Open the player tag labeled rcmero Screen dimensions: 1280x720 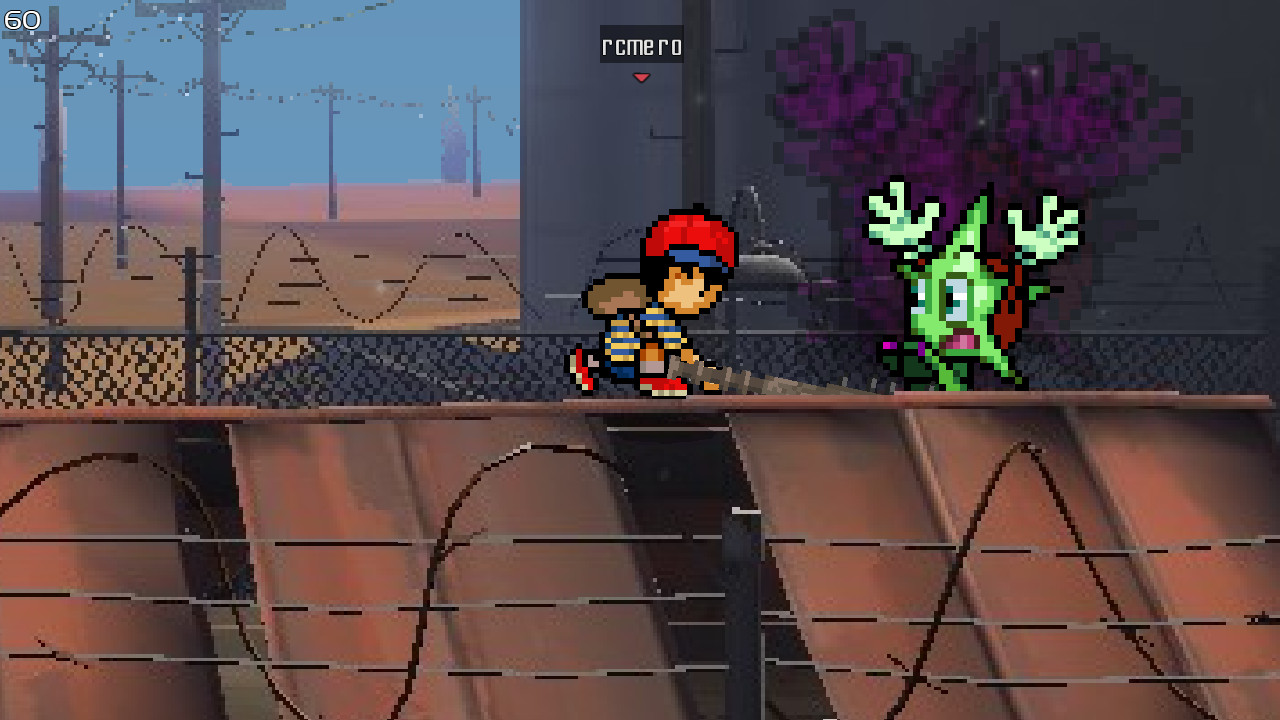point(640,45)
